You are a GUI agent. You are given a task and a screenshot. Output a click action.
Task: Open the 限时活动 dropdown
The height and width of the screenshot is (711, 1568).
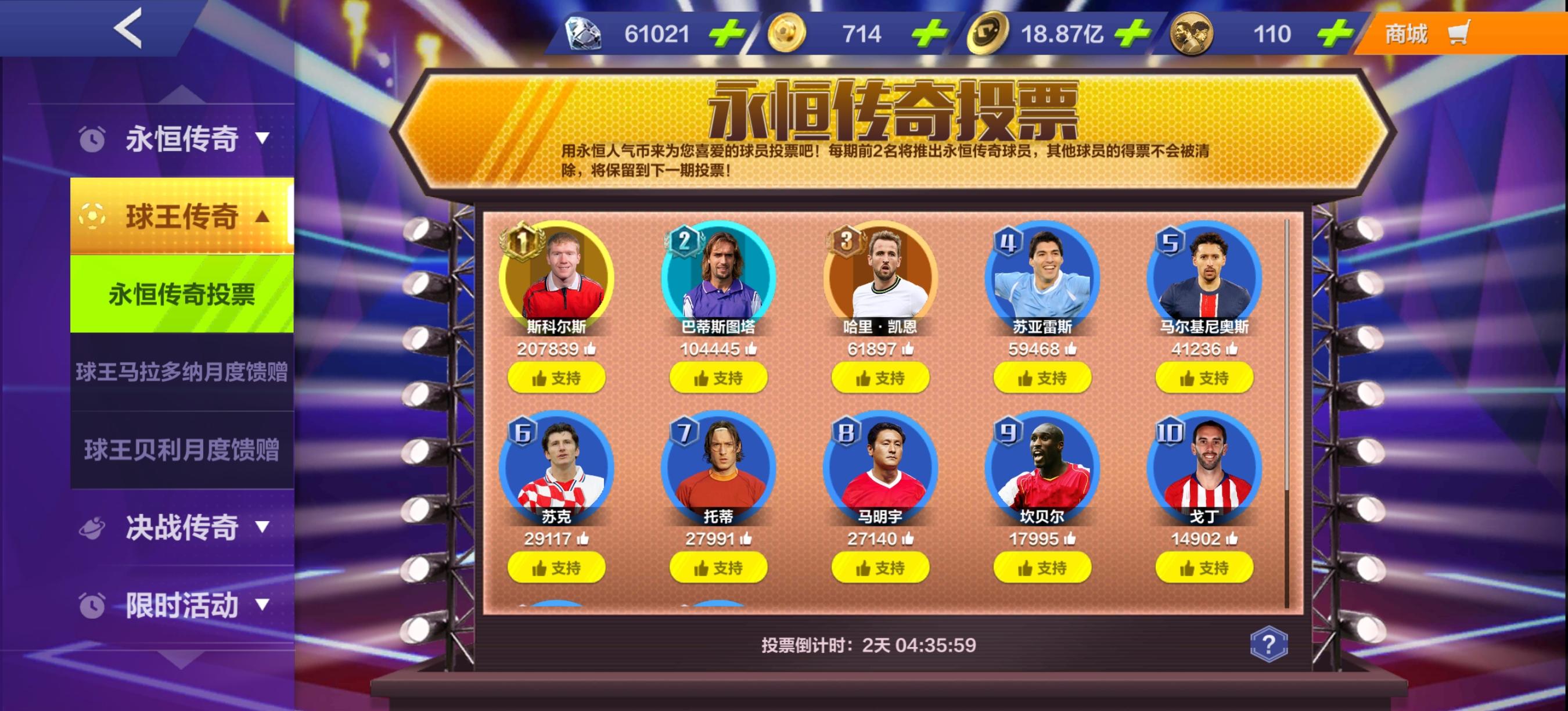(181, 605)
